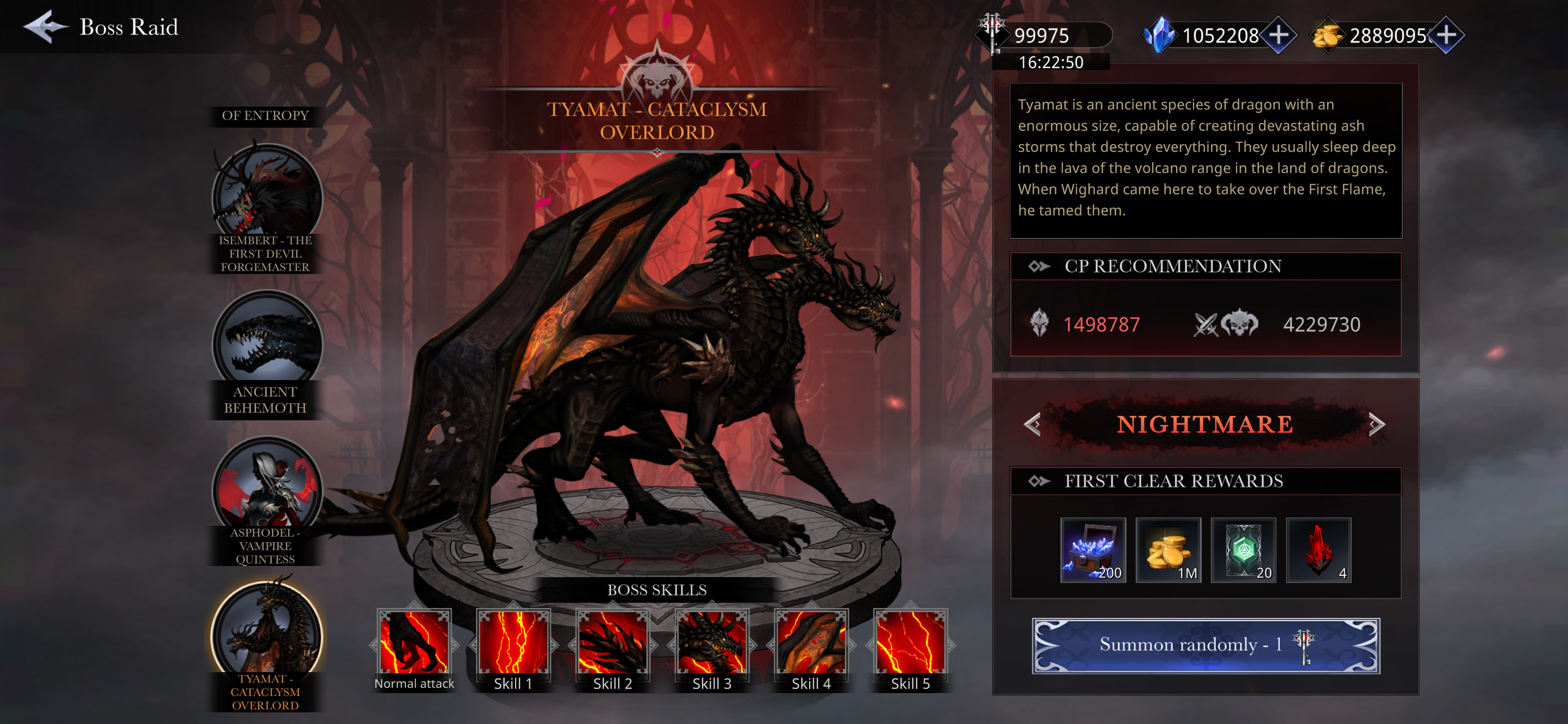View the Skill 2 icon details
1568x724 pixels.
[x=612, y=644]
